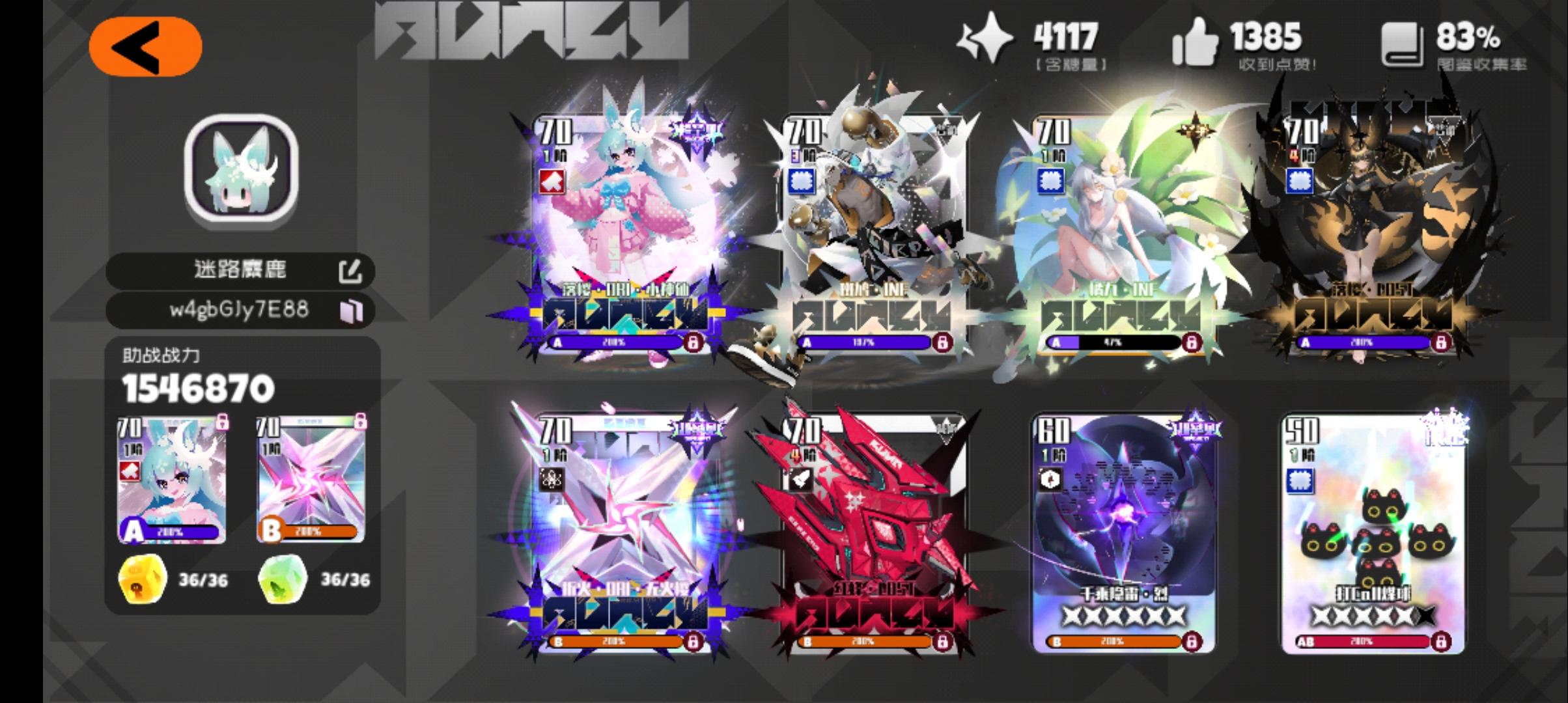
Task: Click the sparkle icon beside 4117 含糖量
Action: click(x=987, y=39)
